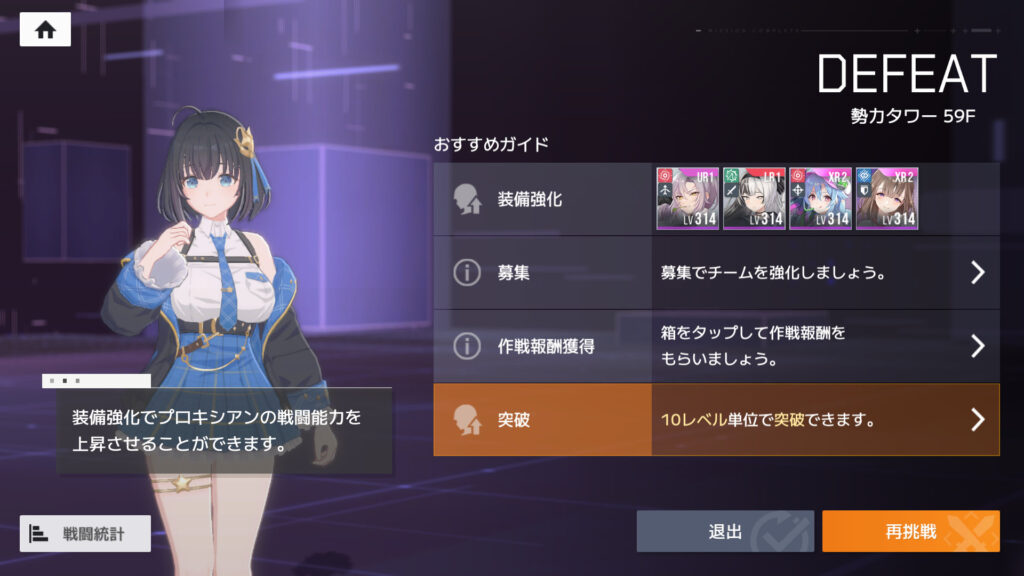Screen dimensions: 1024x576
Task: Select the brown-haired XR2 character portrait
Action: click(886, 199)
